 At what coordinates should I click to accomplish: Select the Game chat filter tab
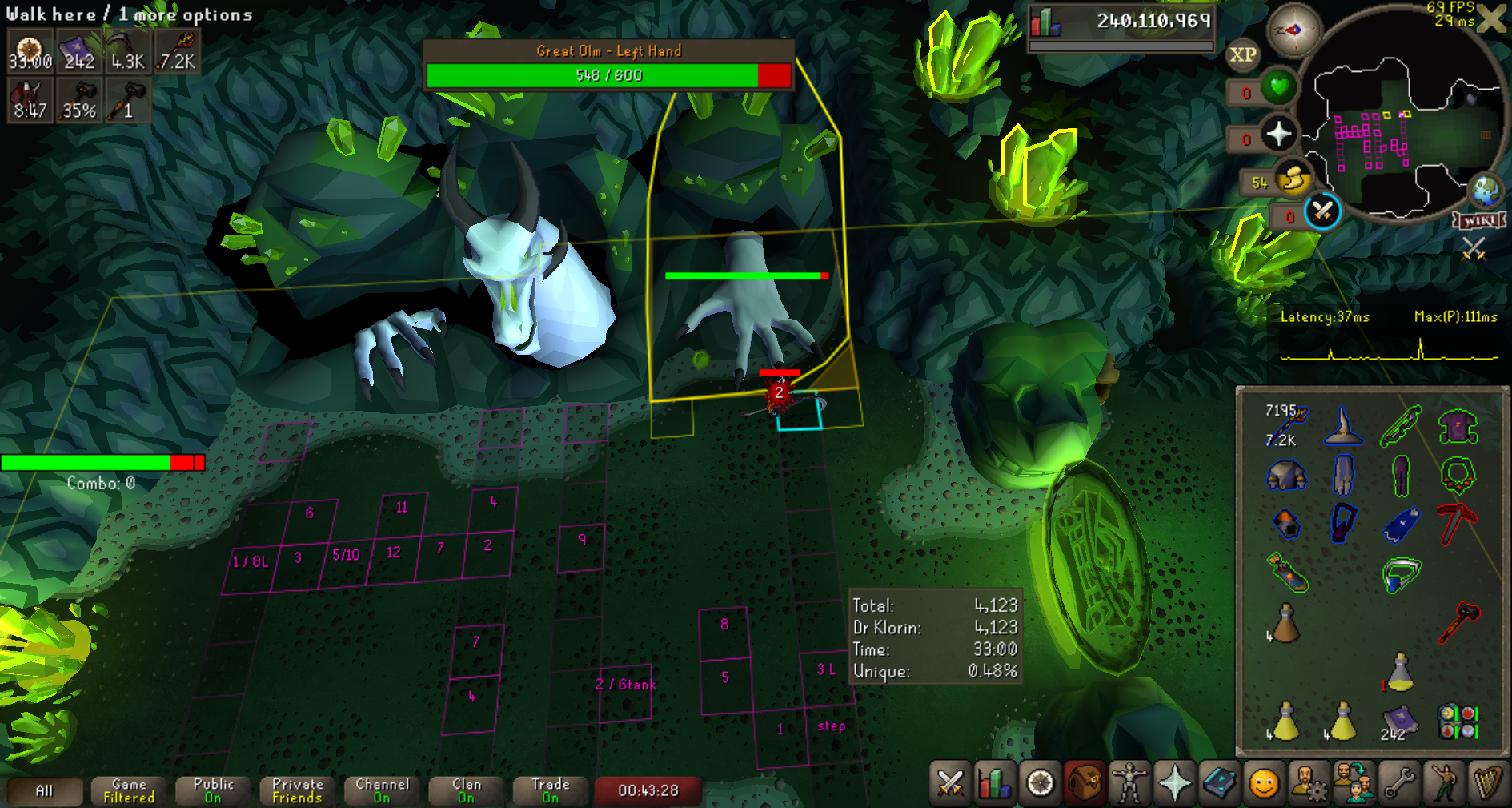129,790
